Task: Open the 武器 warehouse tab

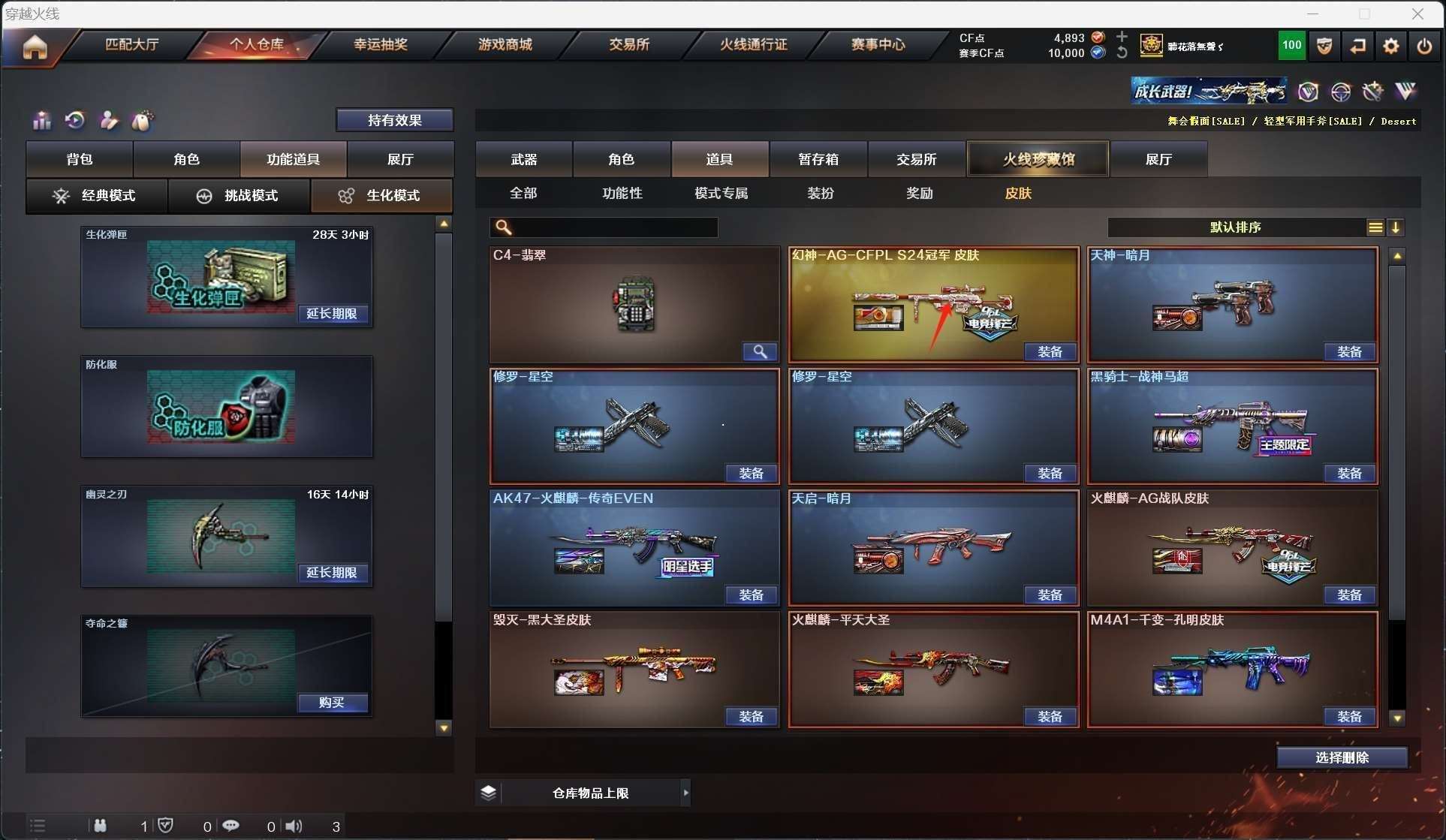Action: coord(523,159)
